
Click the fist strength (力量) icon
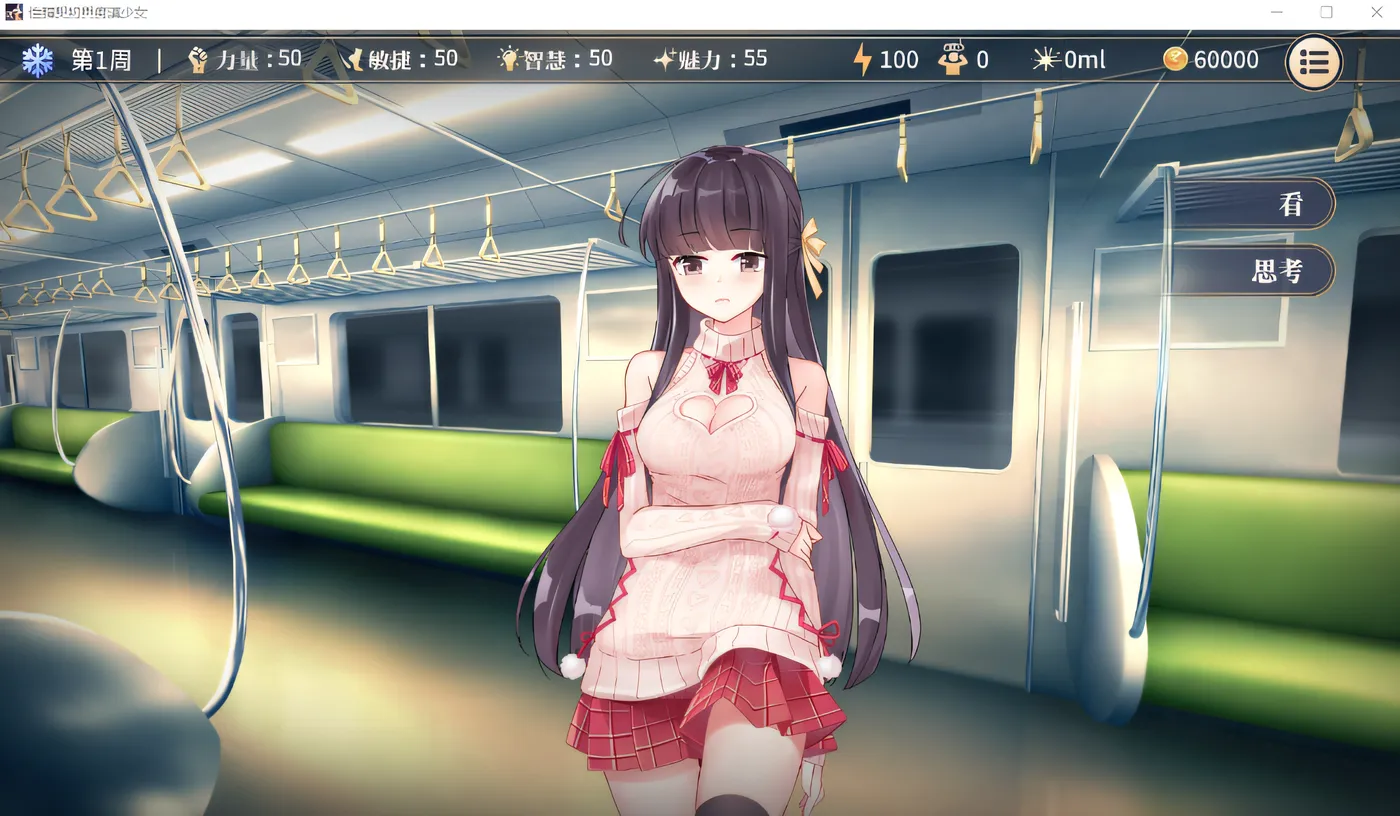pyautogui.click(x=196, y=59)
